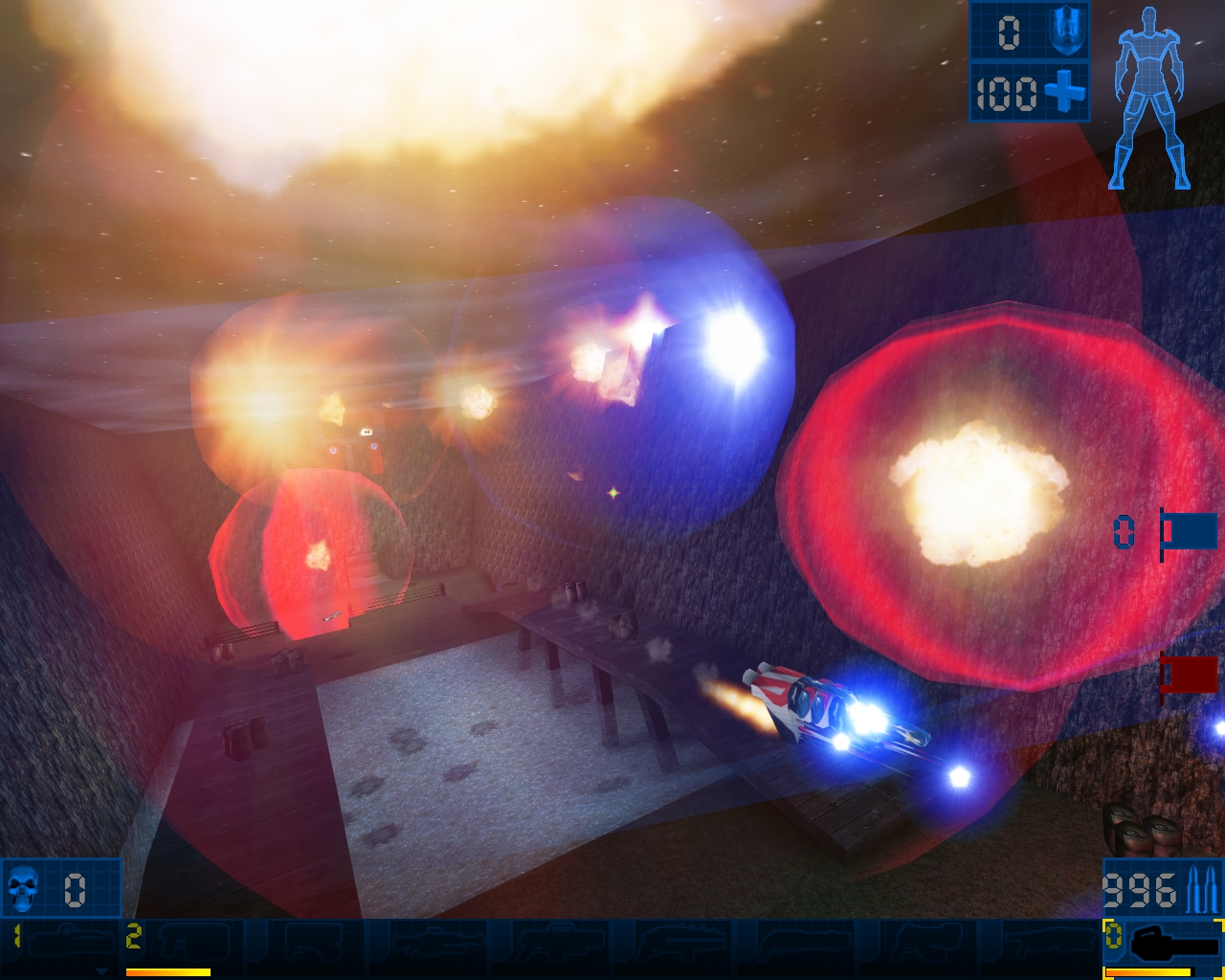The width and height of the screenshot is (1225, 980).
Task: Click the yellow ammo bar under slot 2
Action: [167, 971]
